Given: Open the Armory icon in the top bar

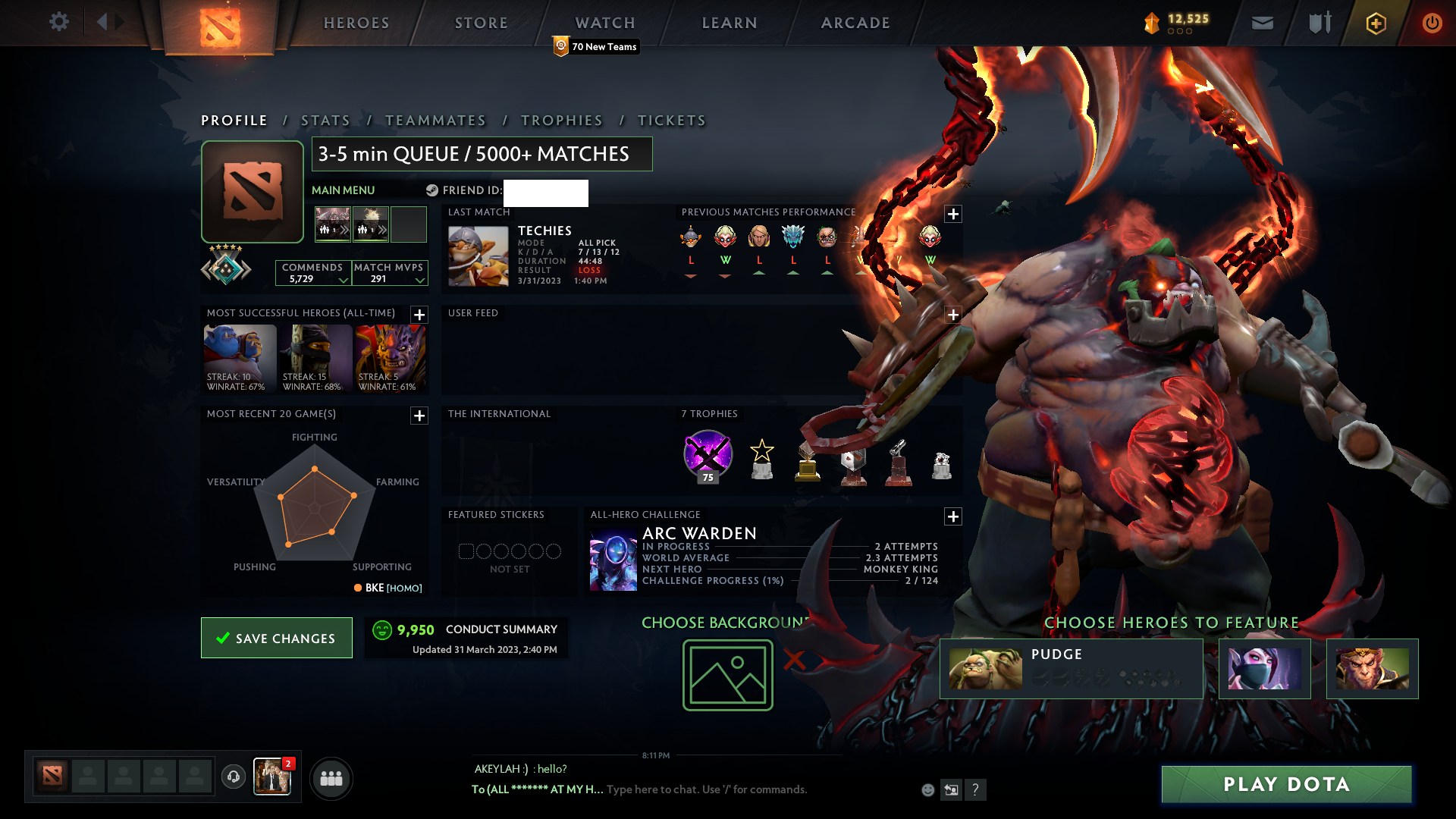Looking at the screenshot, I should click(1319, 22).
